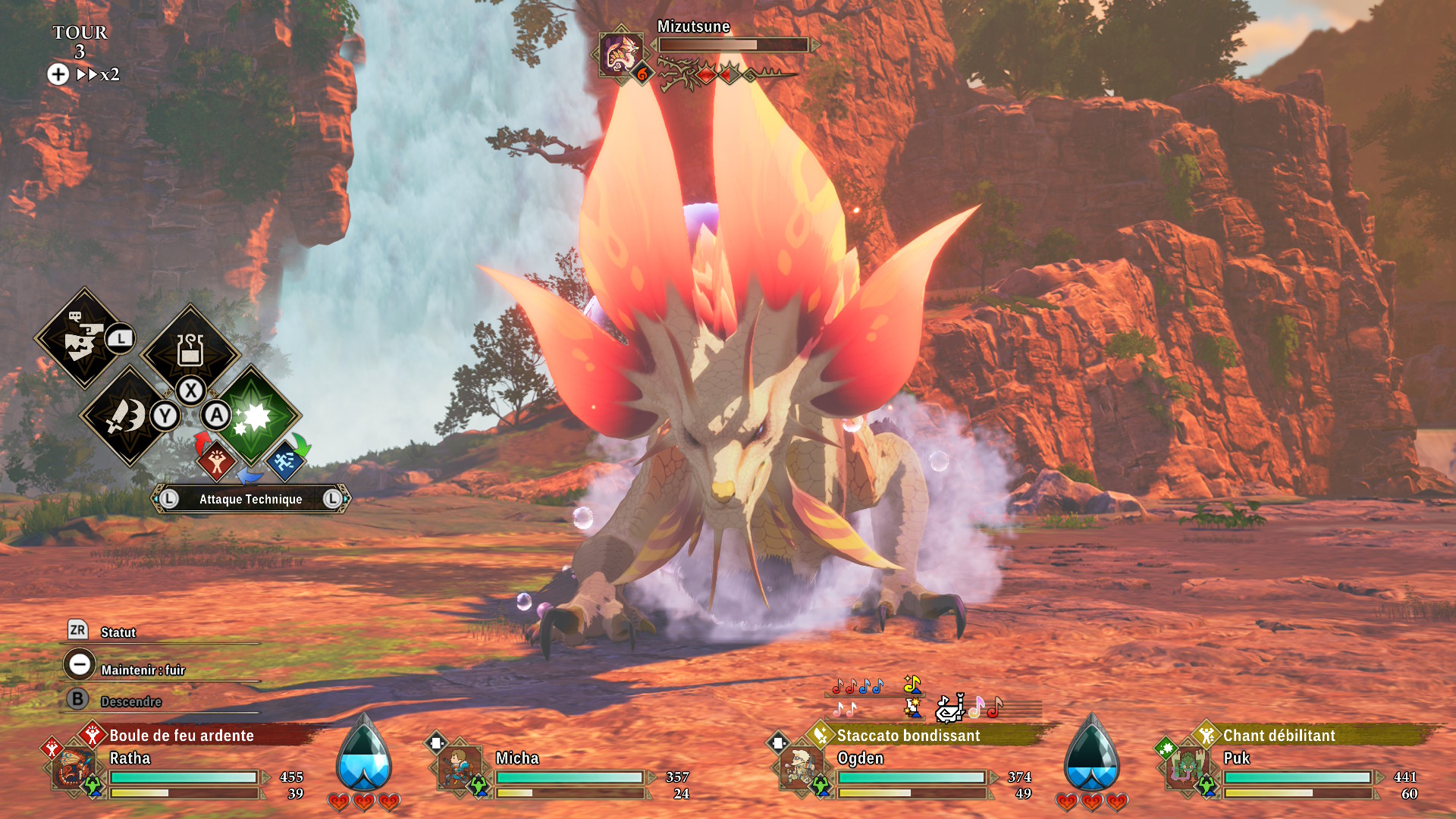
Task: Click the left kinship gauge droplet
Action: tap(364, 755)
